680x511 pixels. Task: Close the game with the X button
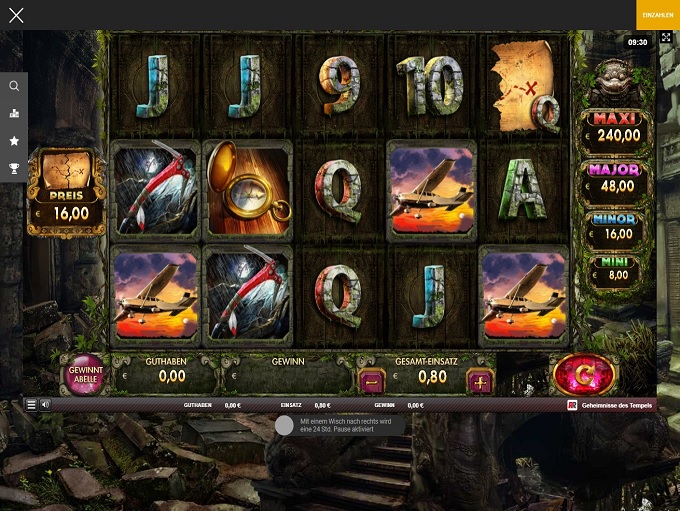point(16,15)
